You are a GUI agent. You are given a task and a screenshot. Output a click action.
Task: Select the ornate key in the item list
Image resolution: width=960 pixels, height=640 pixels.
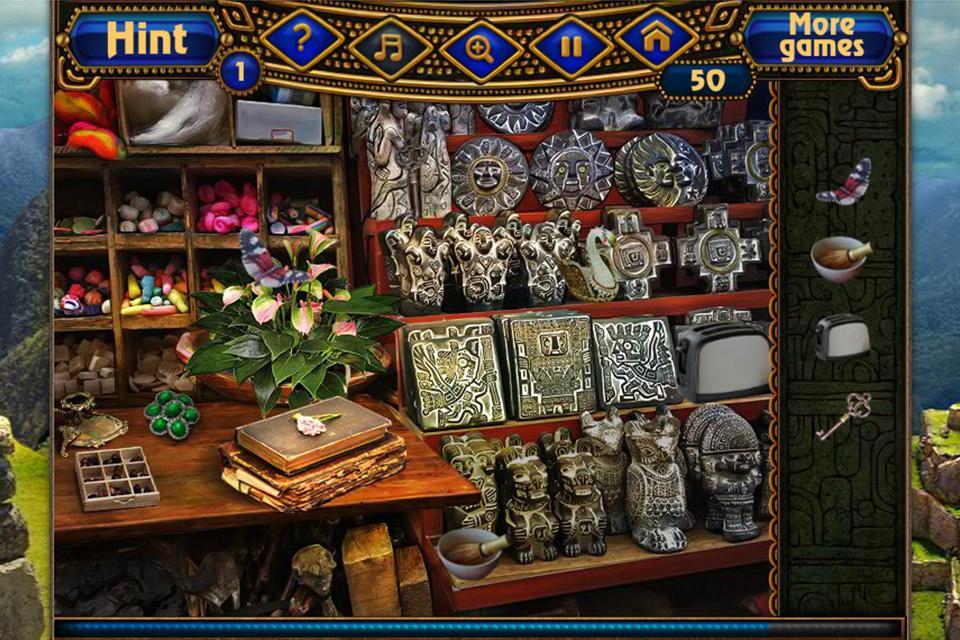[843, 415]
